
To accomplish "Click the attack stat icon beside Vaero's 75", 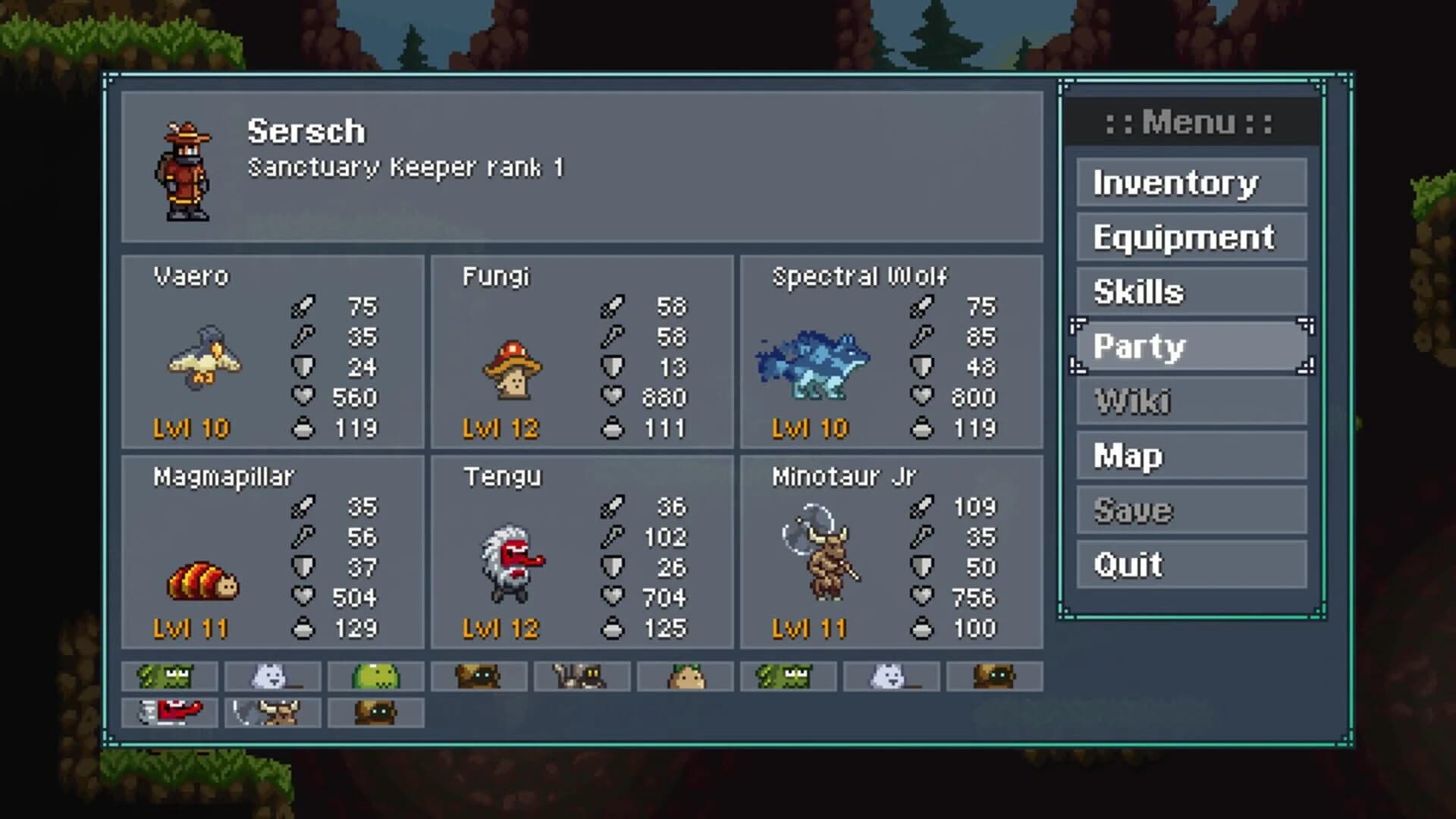I will pyautogui.click(x=304, y=307).
